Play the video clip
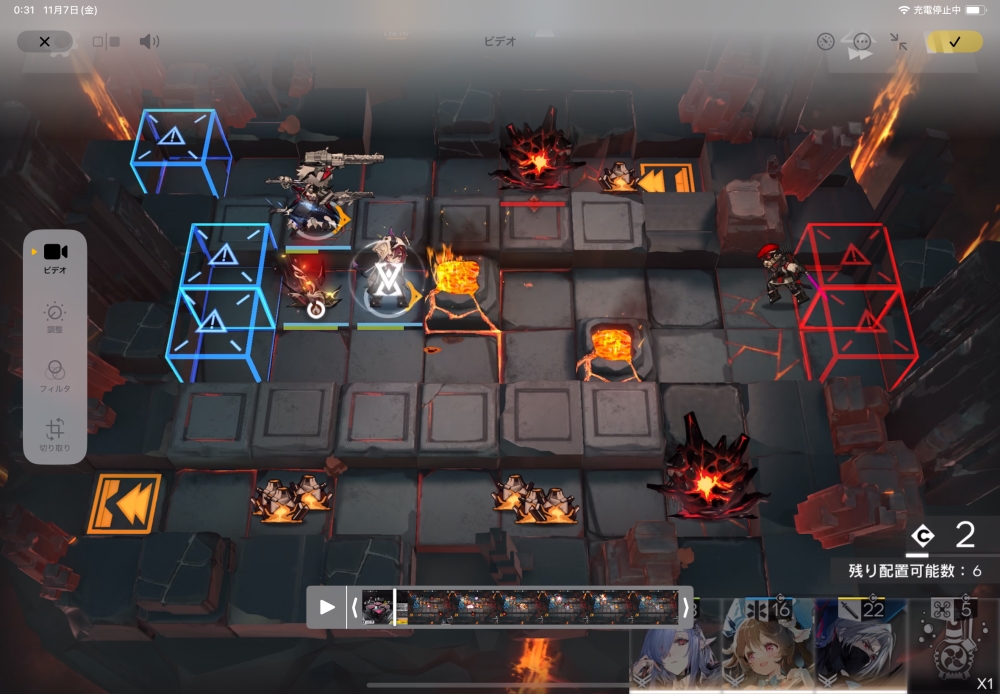Image resolution: width=1000 pixels, height=694 pixels. pyautogui.click(x=327, y=607)
